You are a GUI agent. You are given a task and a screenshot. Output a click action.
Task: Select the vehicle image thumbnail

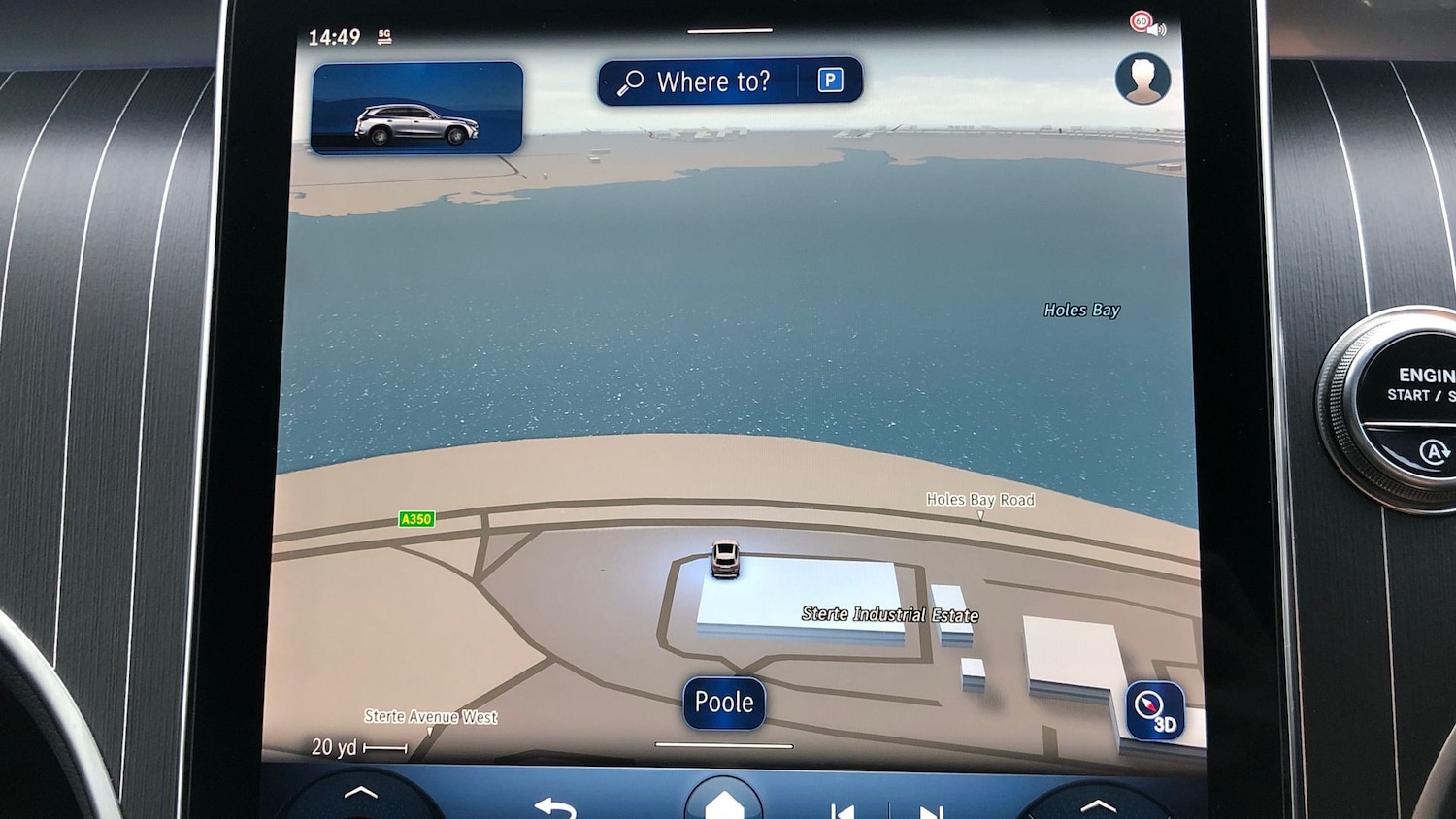point(417,108)
